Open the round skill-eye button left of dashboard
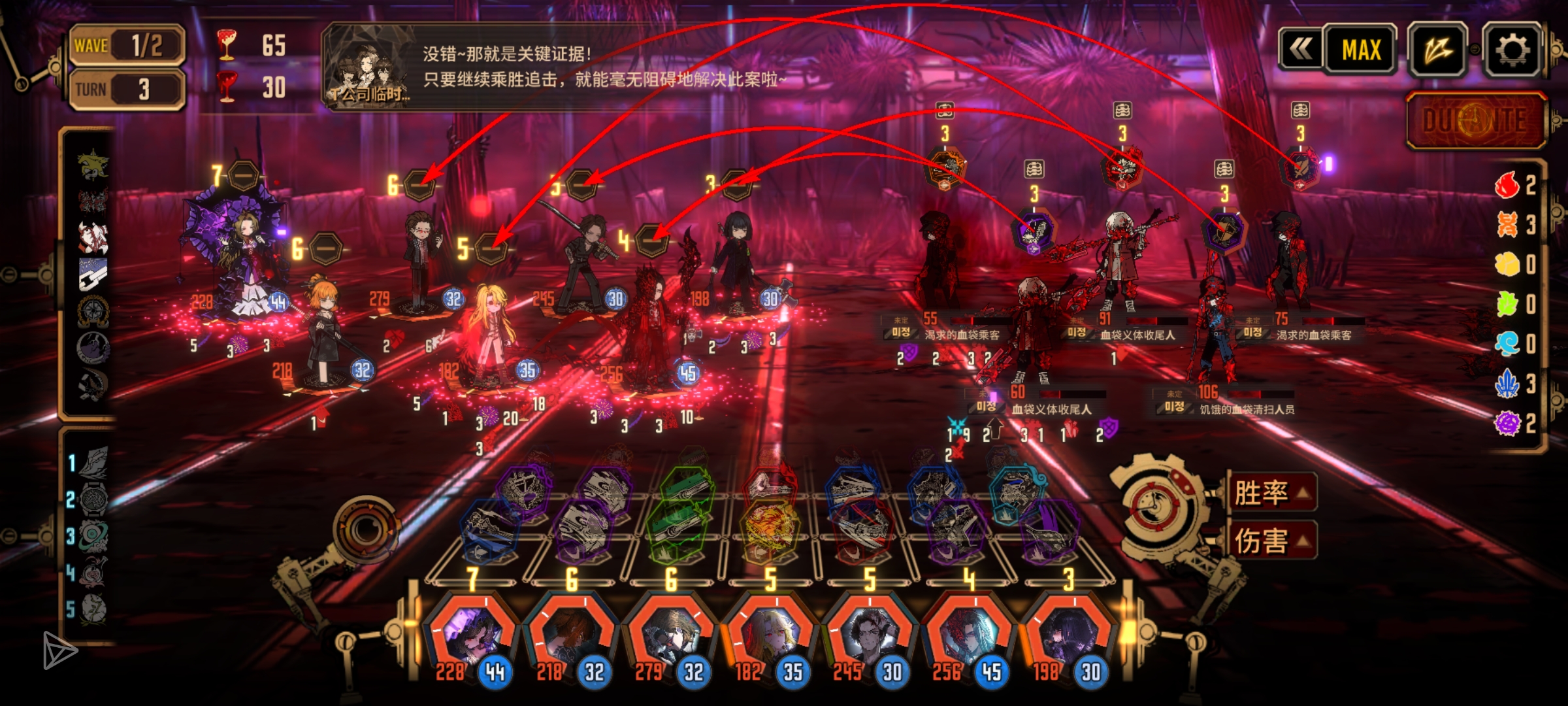The width and height of the screenshot is (1568, 706). [368, 528]
